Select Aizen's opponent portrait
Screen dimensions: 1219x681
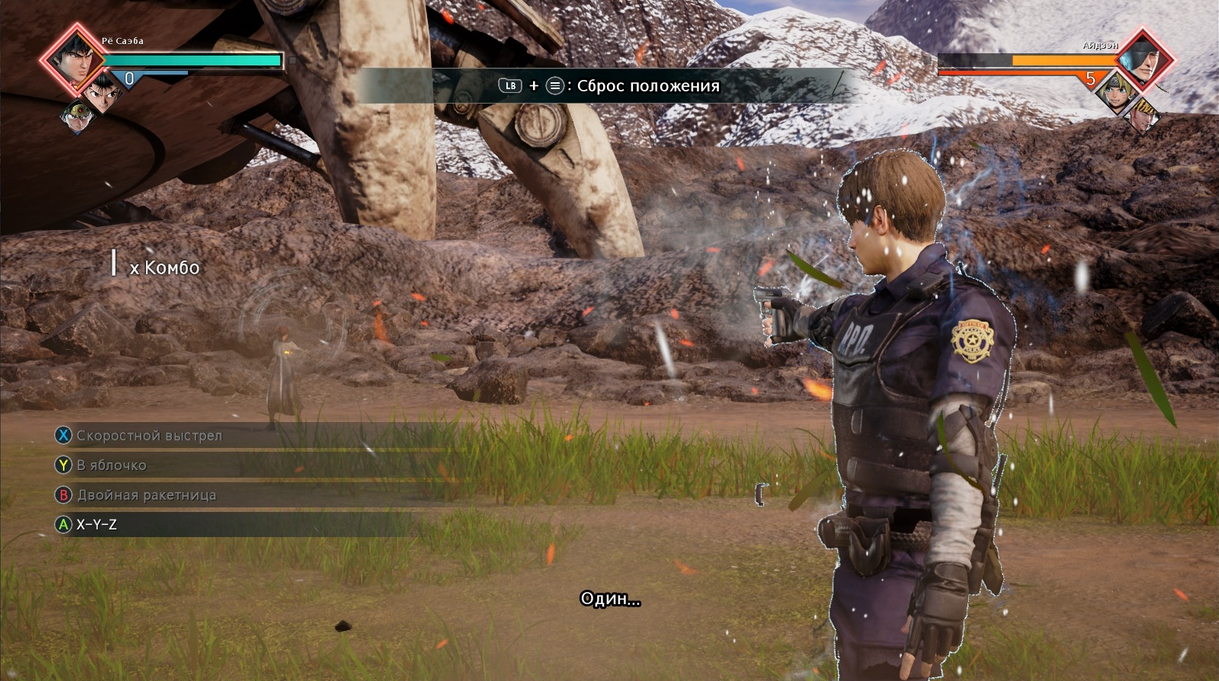tap(1143, 59)
